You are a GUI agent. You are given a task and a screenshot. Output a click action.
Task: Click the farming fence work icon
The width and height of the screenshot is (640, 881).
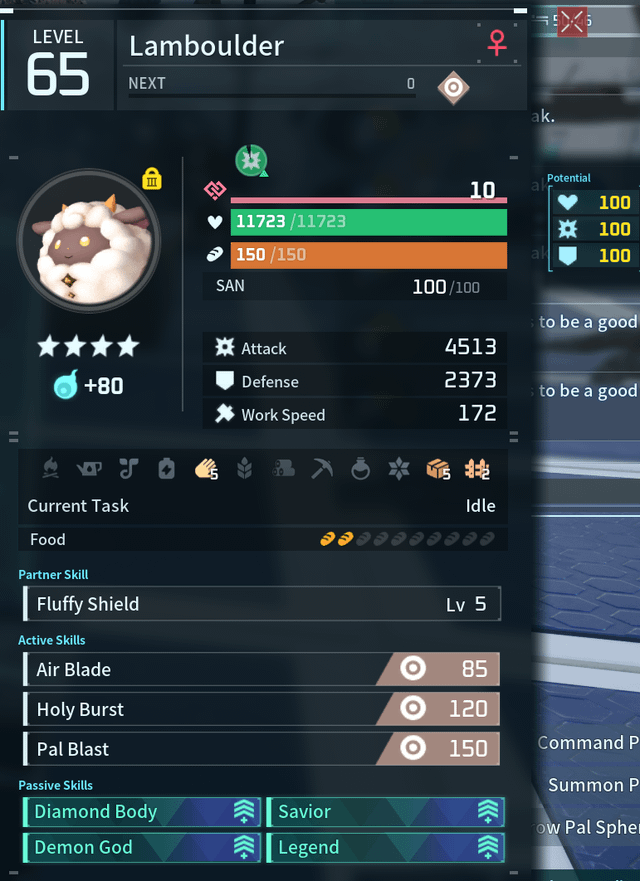pos(477,468)
